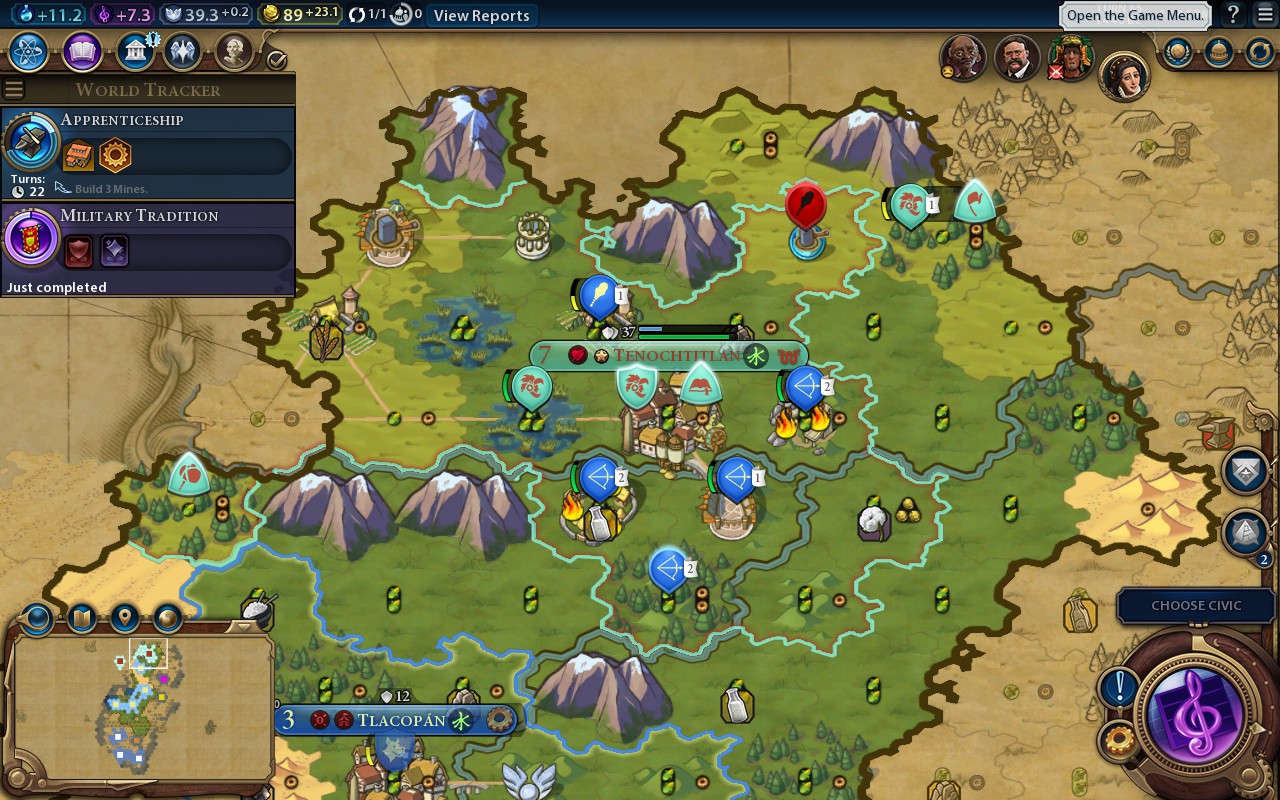Viewport: 1280px width, 800px height.
Task: Open the game menu hamburger button
Action: [x=1265, y=15]
